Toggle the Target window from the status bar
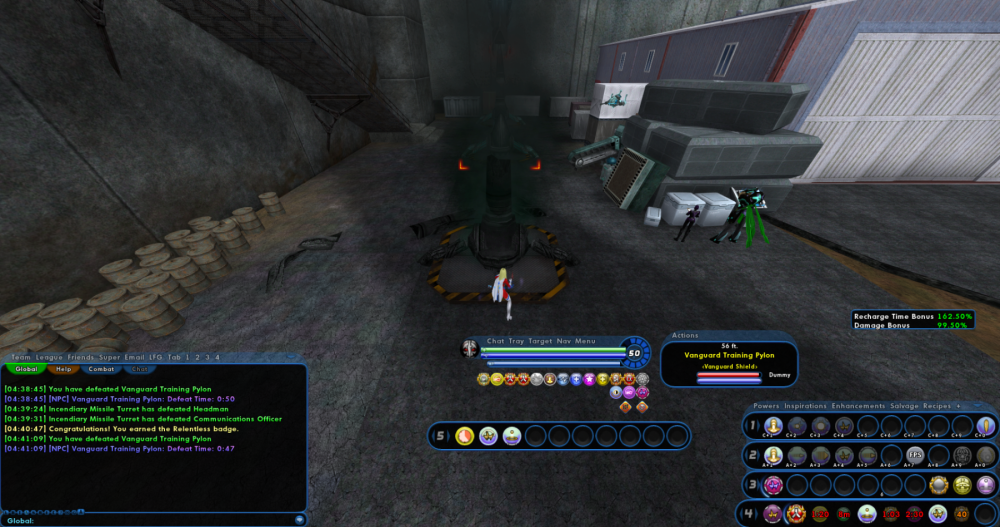This screenshot has height=527, width=1000. click(541, 341)
